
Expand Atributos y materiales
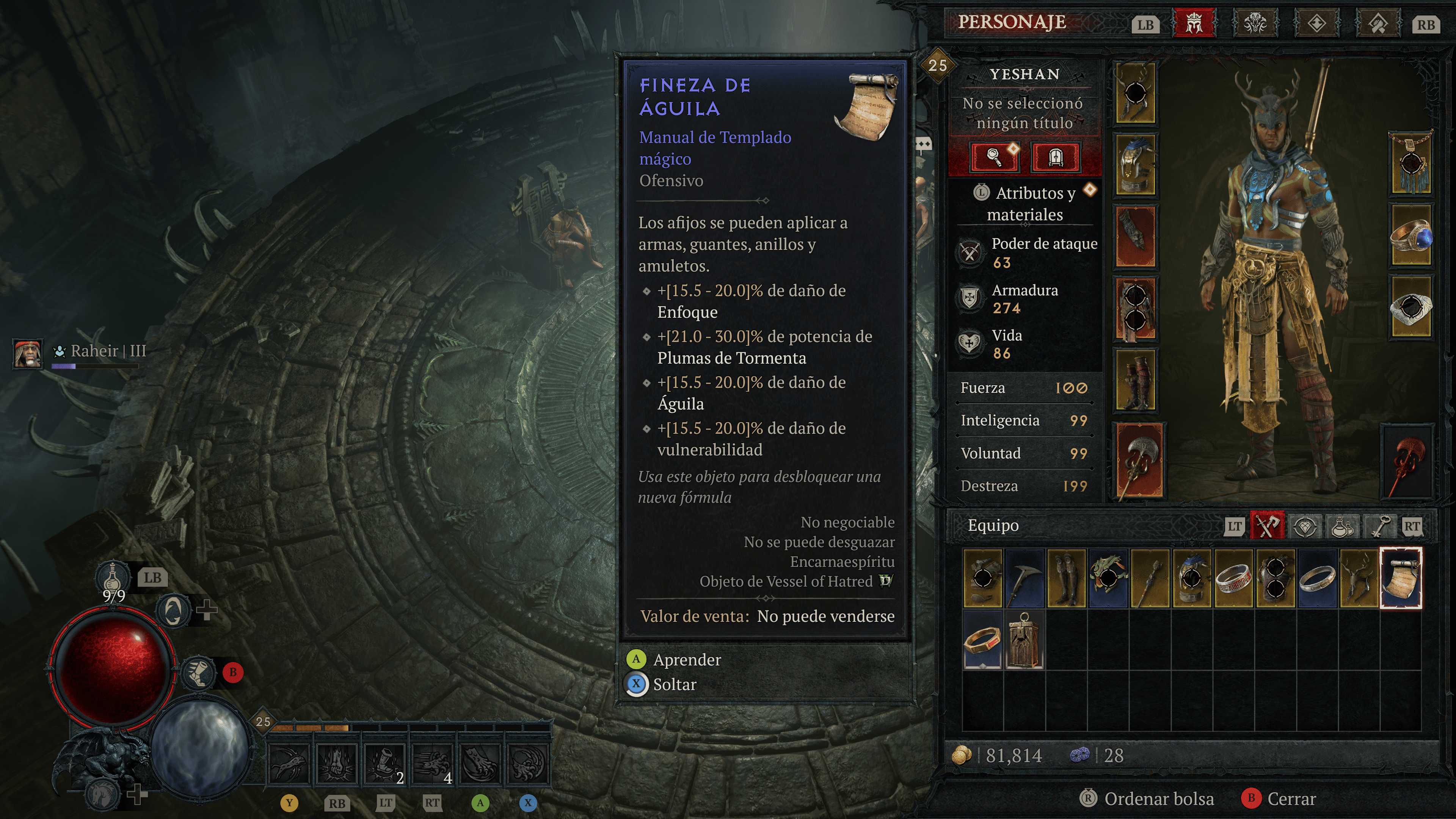click(x=1025, y=204)
